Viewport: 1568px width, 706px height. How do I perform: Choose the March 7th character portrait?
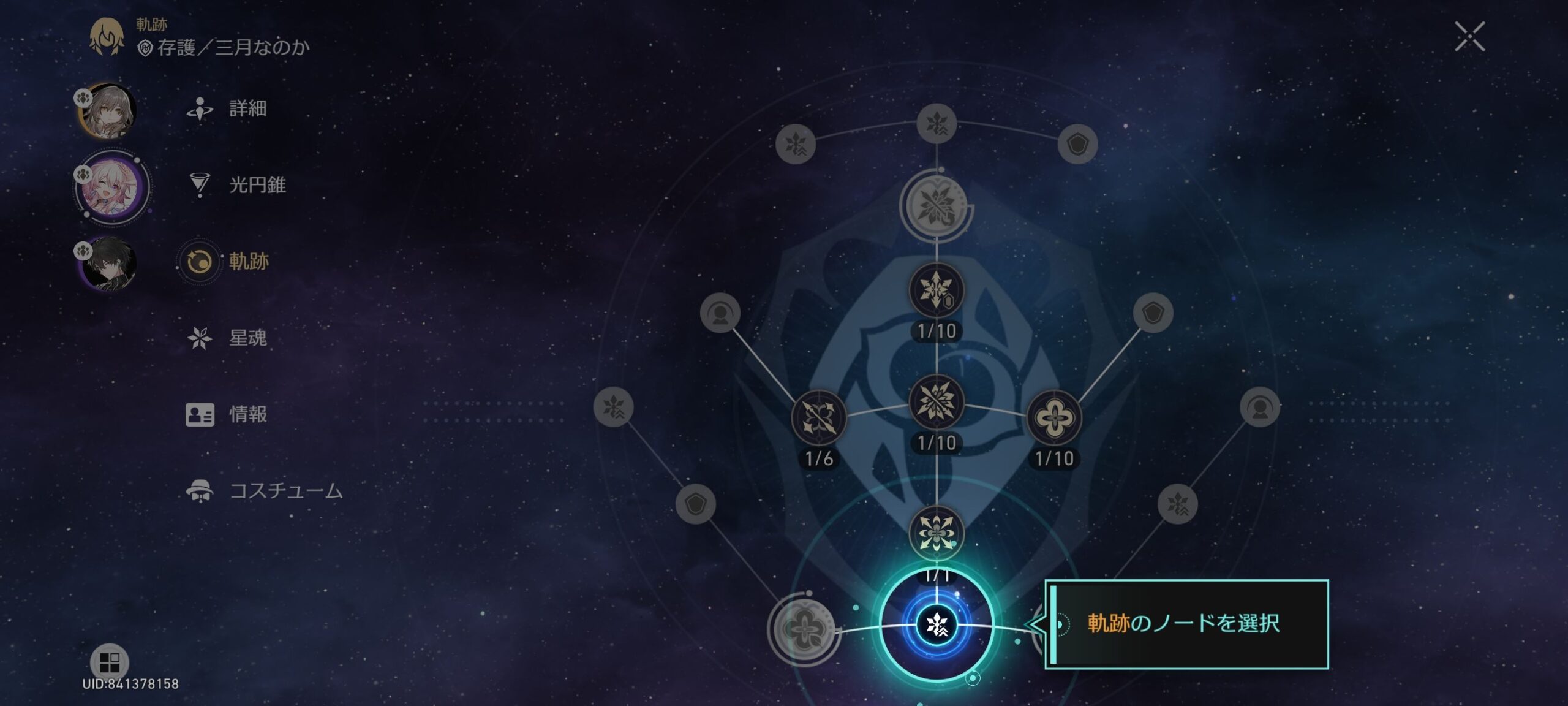112,187
